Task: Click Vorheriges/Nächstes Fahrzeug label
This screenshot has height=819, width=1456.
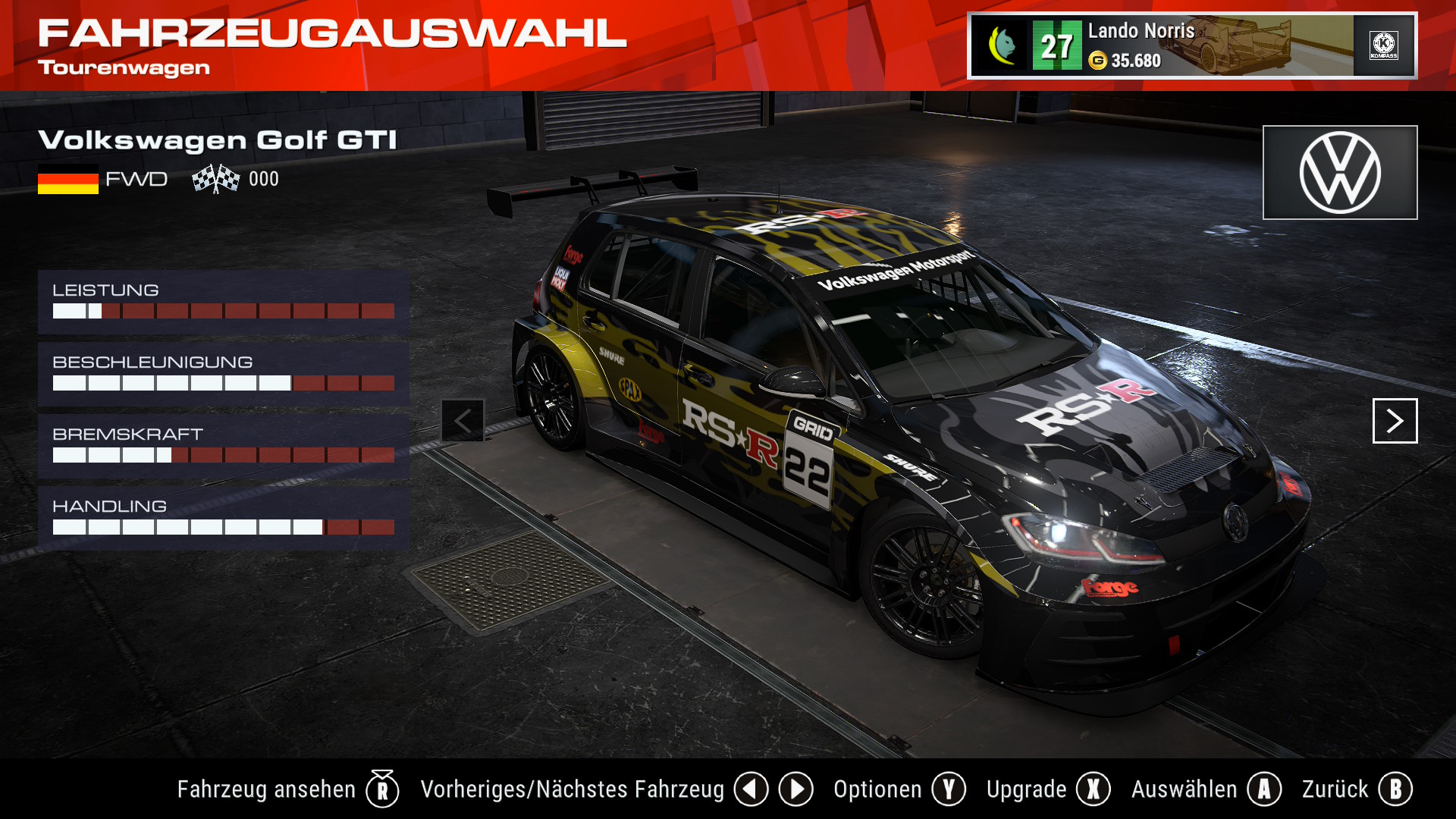Action: point(572,789)
